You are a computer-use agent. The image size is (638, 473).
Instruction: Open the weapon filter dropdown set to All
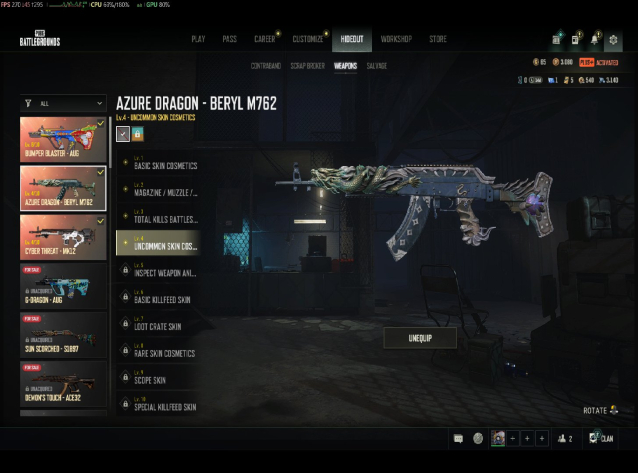click(63, 102)
